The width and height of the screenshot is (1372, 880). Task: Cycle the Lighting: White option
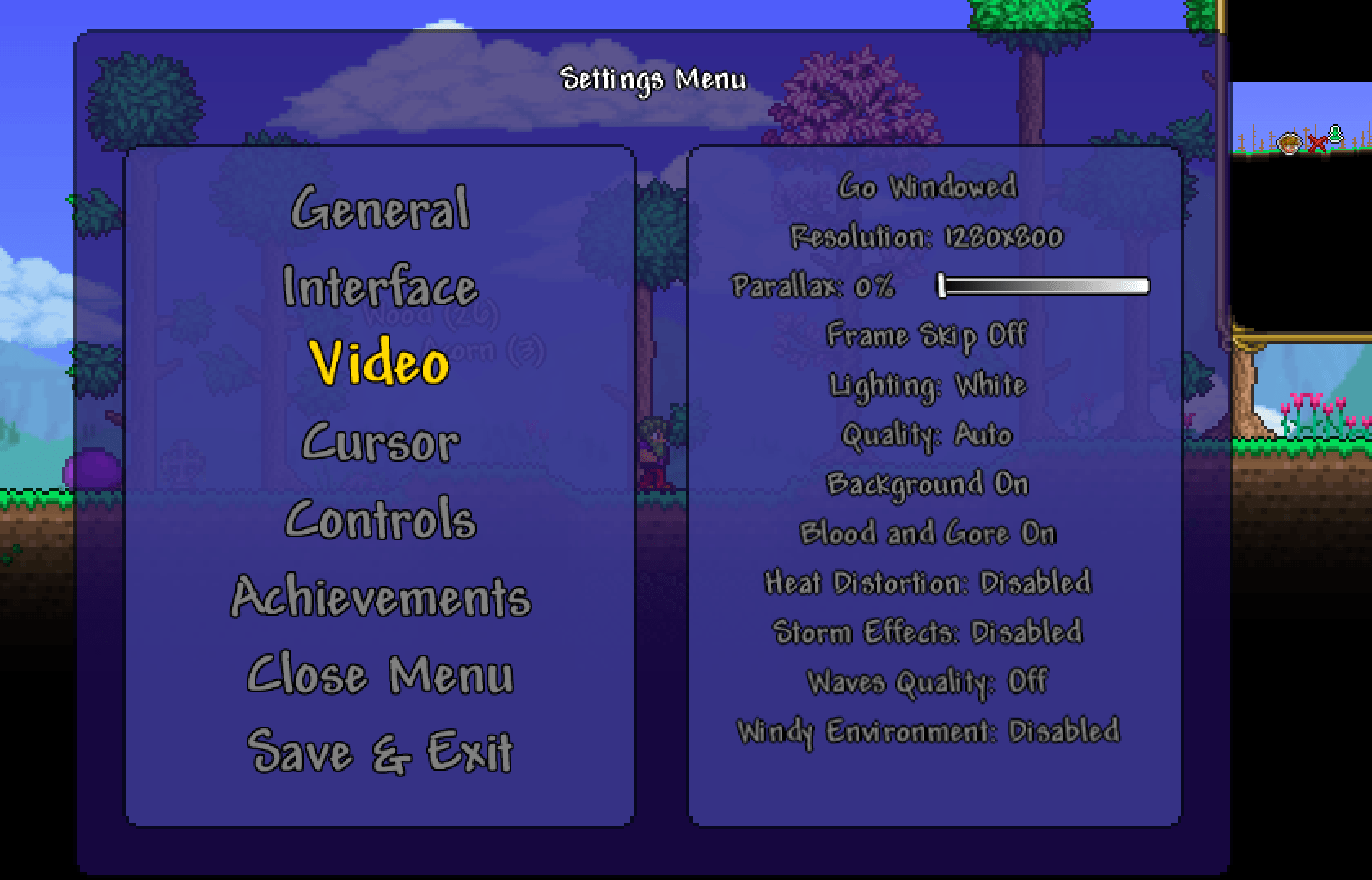927,384
